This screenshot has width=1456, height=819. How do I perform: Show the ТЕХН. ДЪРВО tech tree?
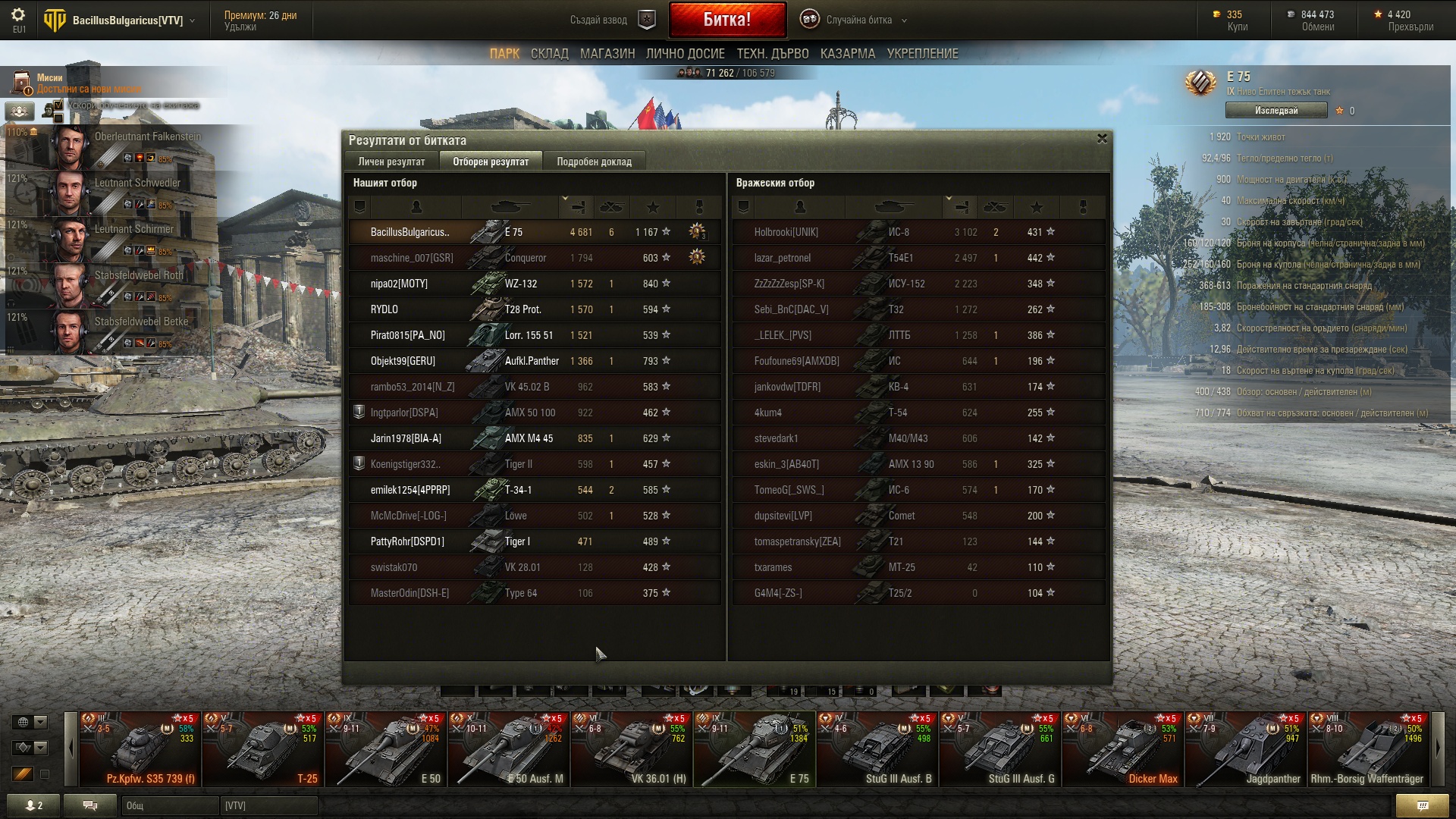coord(772,54)
